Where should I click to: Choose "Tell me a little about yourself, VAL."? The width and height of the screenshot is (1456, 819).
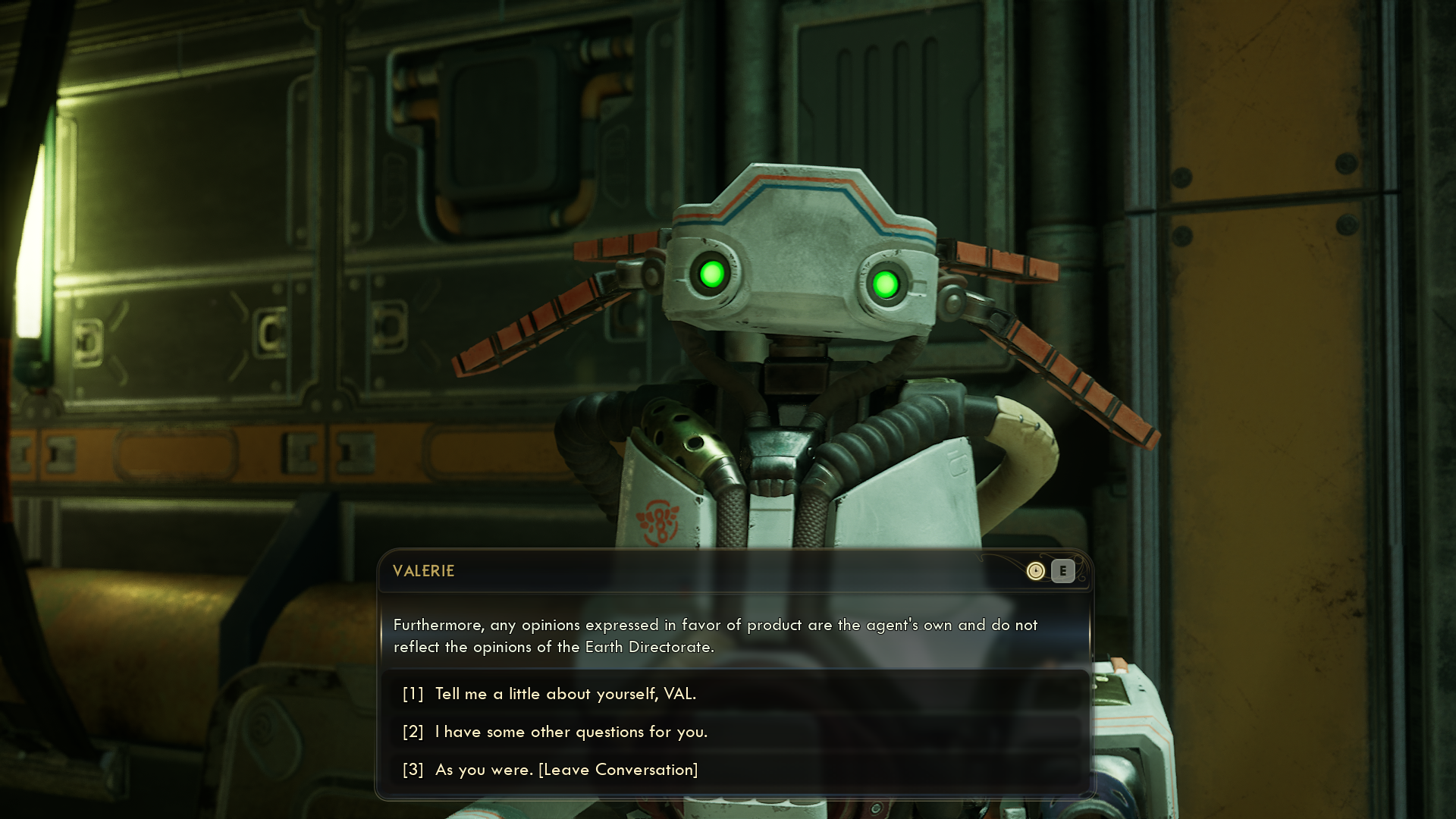tap(565, 694)
